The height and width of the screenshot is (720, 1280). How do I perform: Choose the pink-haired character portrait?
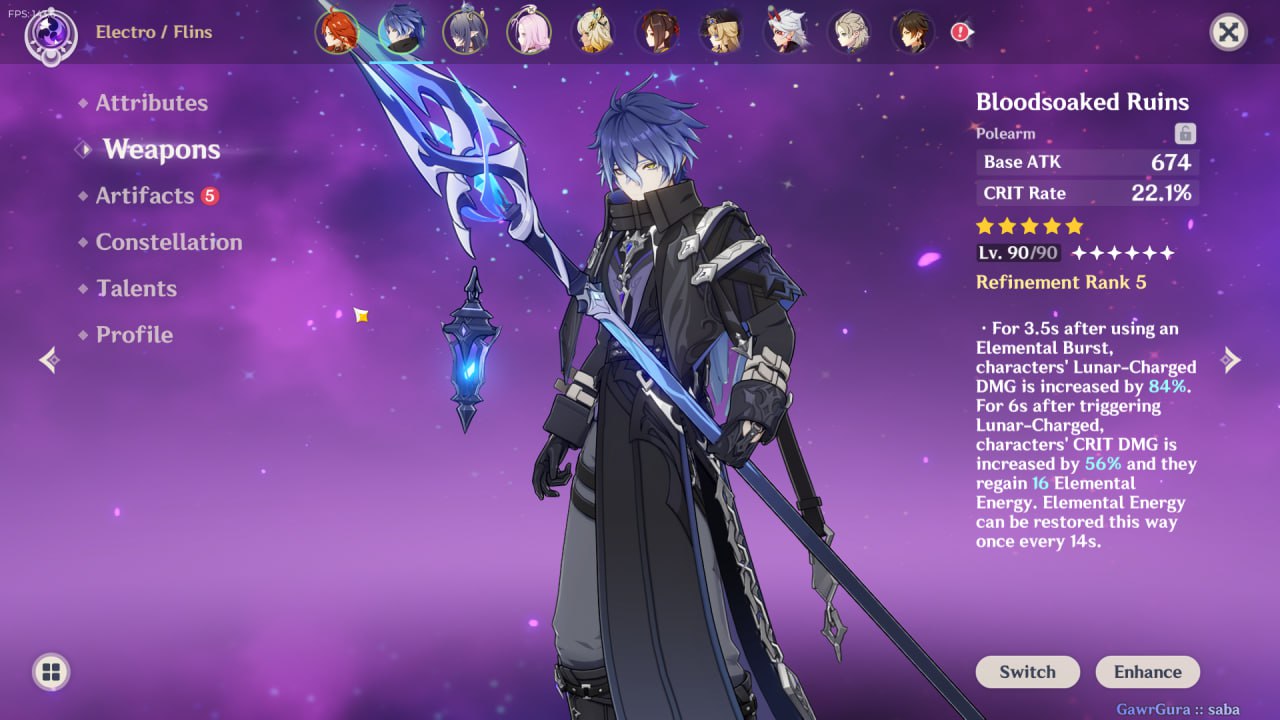529,32
